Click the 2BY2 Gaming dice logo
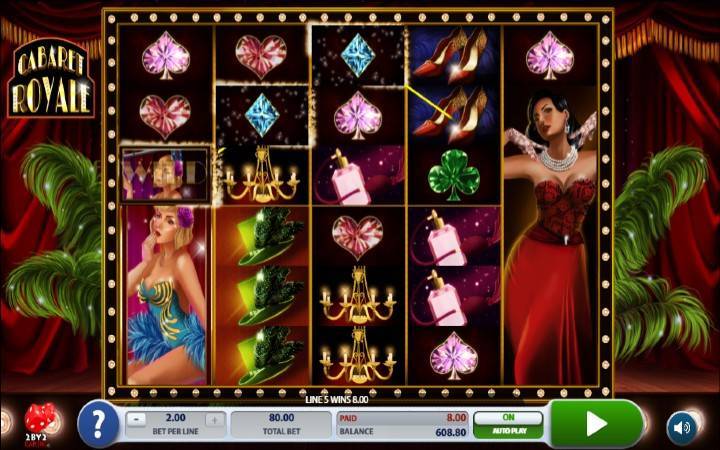Viewport: 720px width, 450px height. click(x=42, y=422)
